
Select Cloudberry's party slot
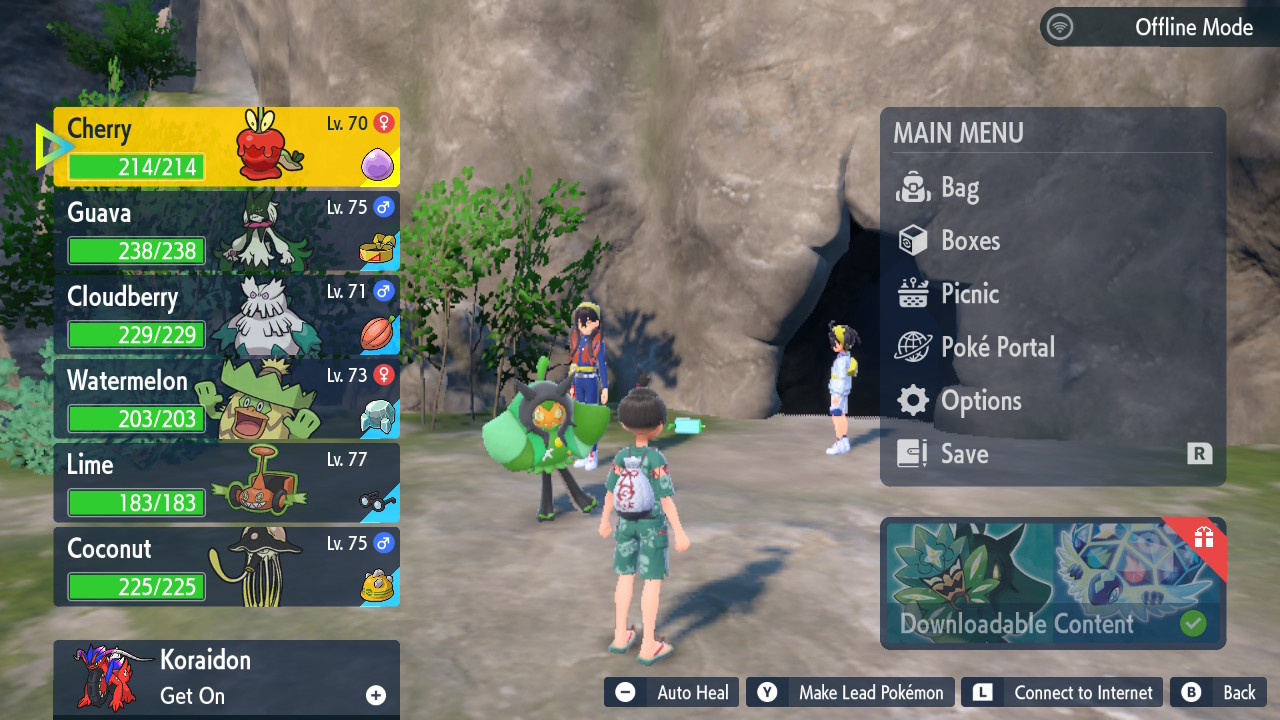click(x=226, y=315)
